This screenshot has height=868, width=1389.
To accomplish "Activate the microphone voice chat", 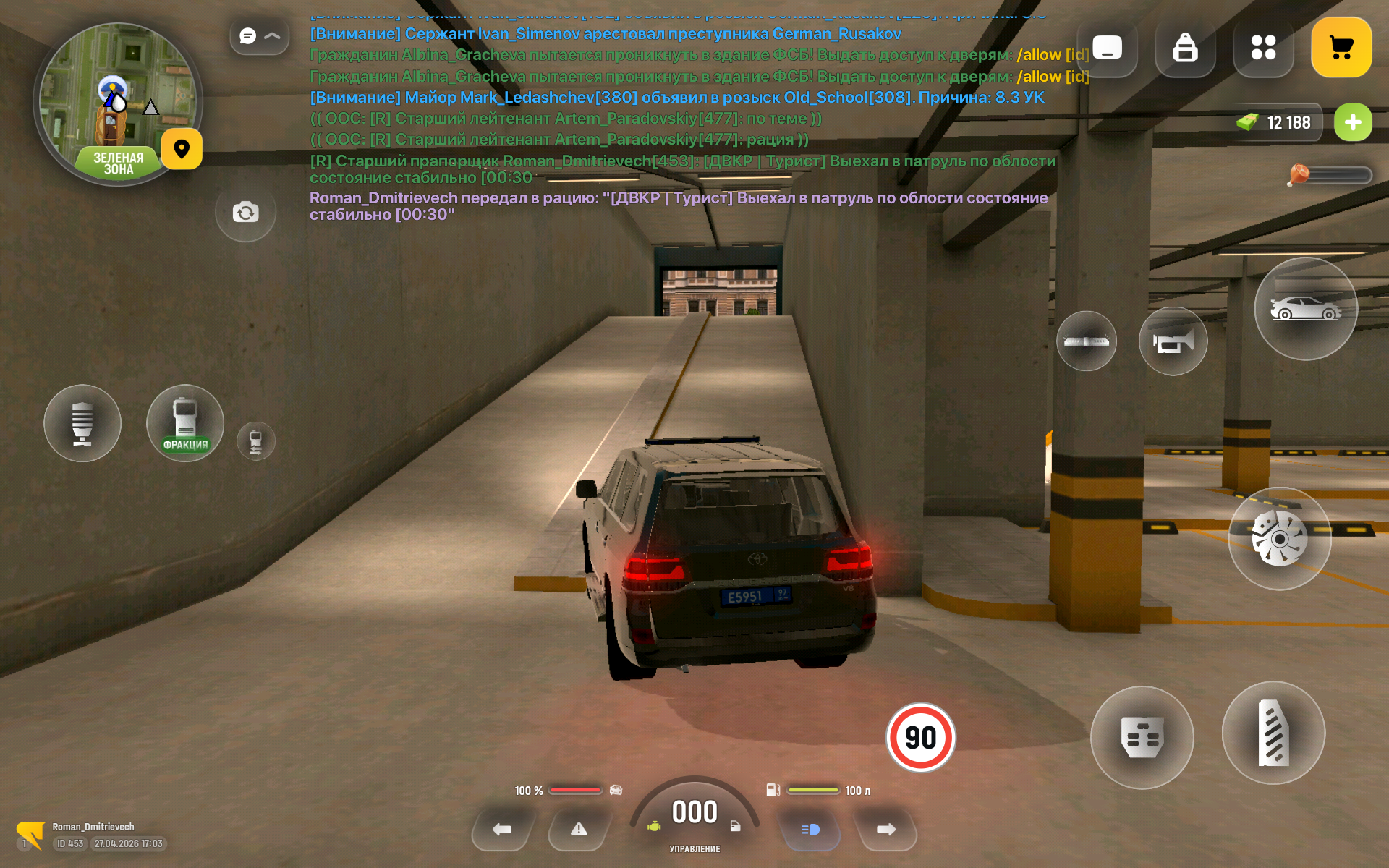I will (82, 423).
